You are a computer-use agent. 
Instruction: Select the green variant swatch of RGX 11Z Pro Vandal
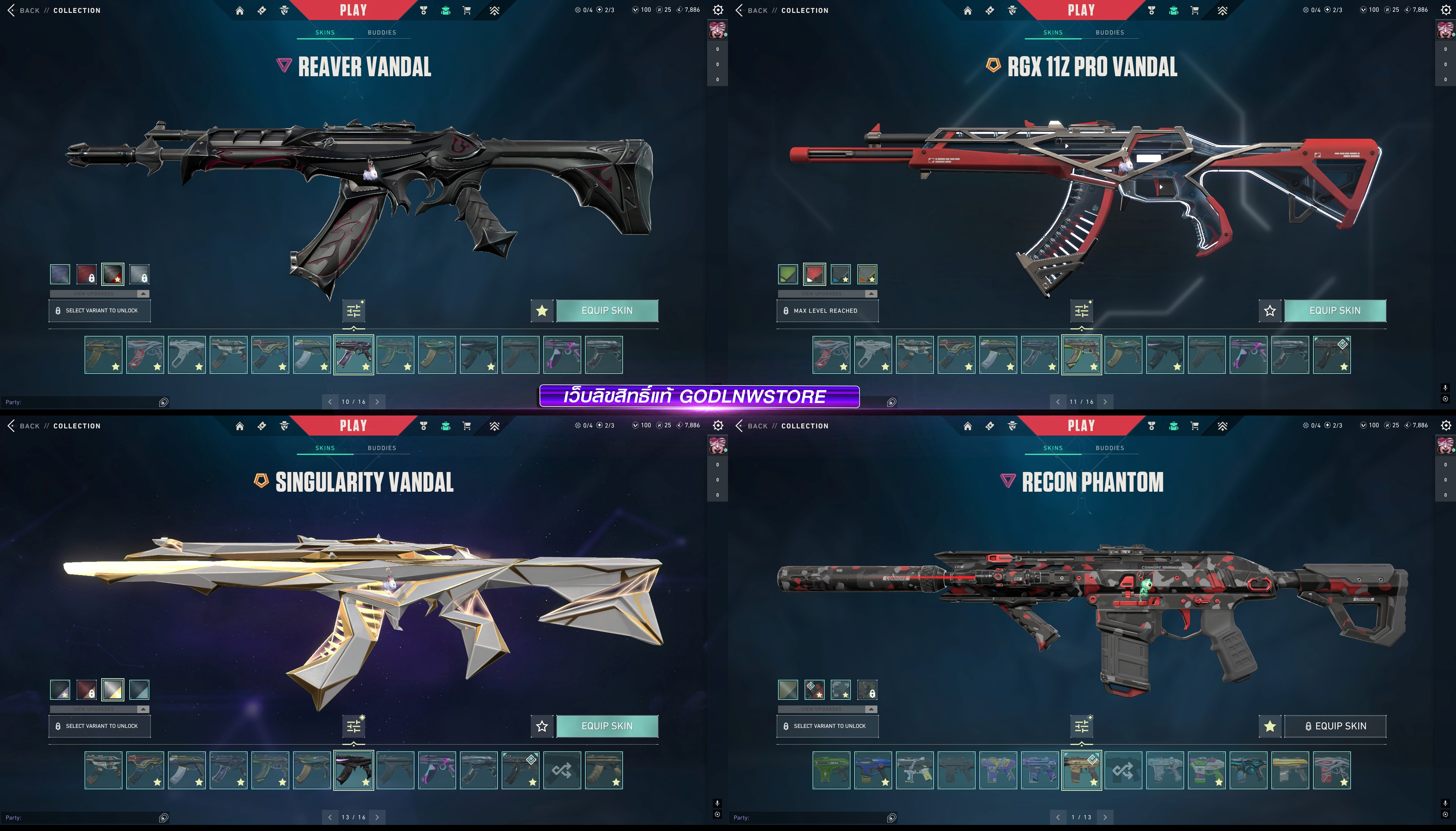click(788, 274)
